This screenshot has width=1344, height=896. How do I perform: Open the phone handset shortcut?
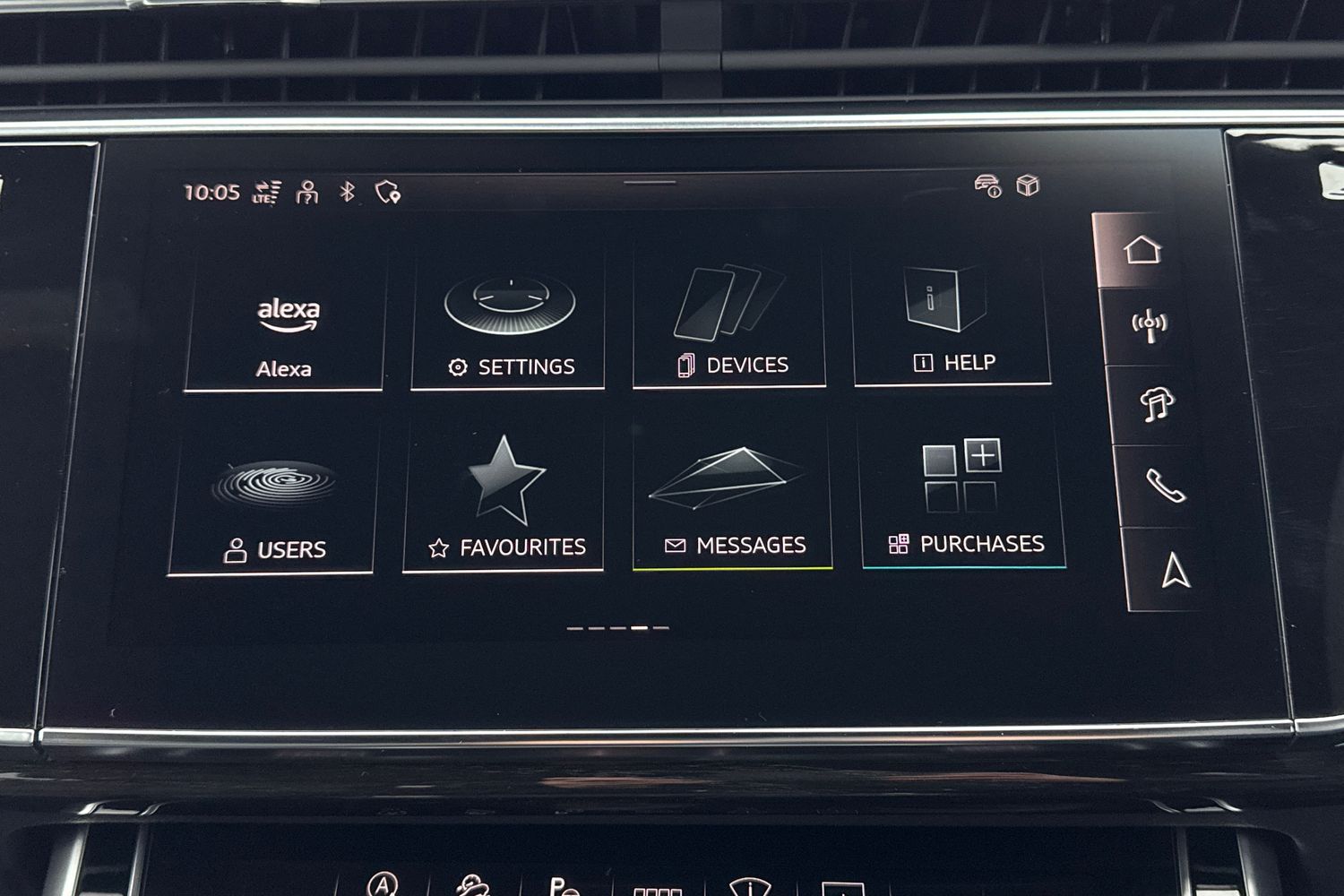tap(1165, 487)
